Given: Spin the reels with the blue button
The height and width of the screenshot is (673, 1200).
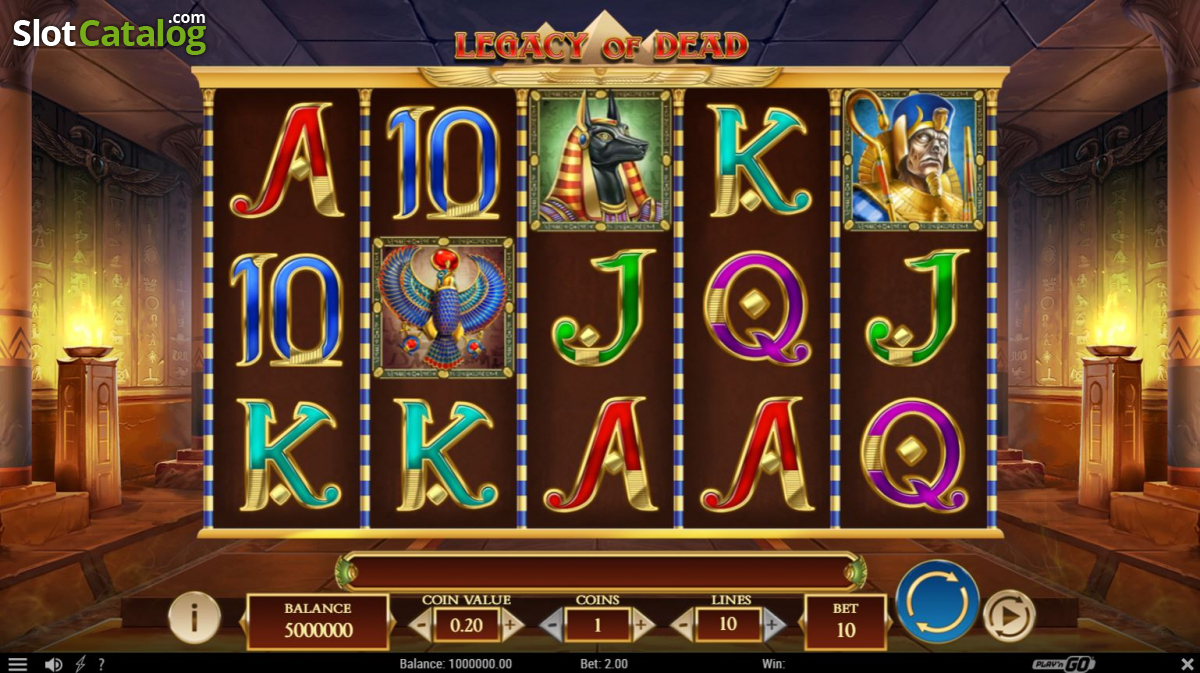Looking at the screenshot, I should (937, 602).
